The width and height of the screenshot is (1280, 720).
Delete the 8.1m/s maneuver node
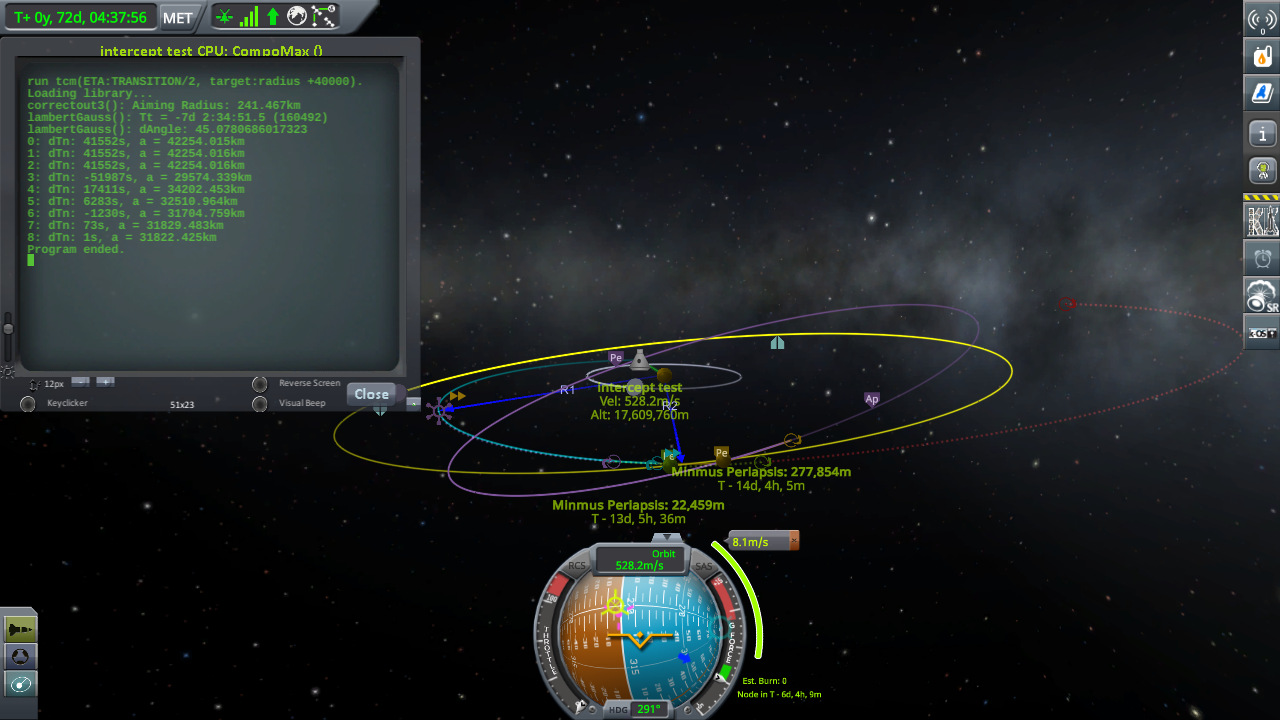[794, 541]
